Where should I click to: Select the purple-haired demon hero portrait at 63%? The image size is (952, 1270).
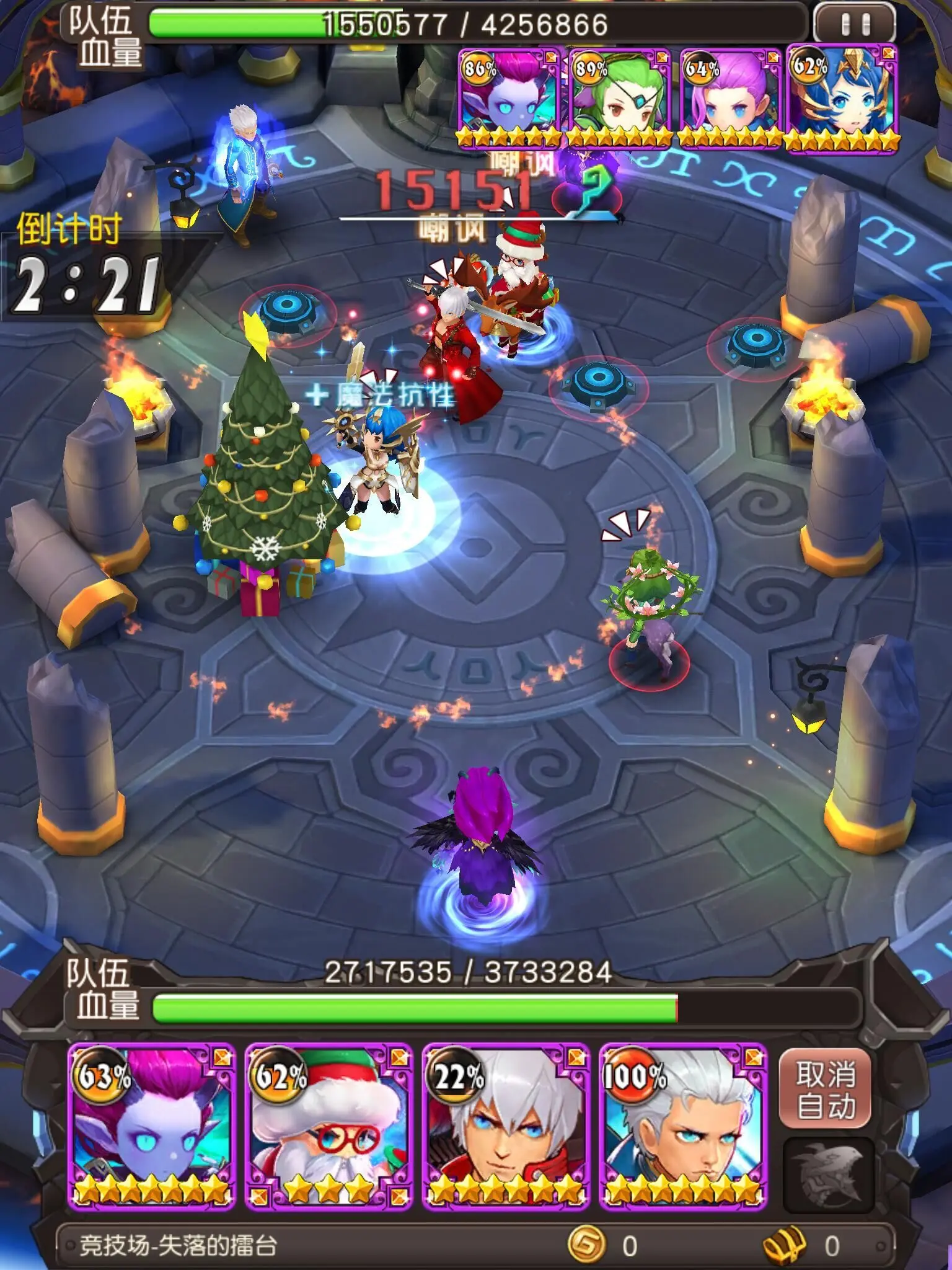point(151,1126)
